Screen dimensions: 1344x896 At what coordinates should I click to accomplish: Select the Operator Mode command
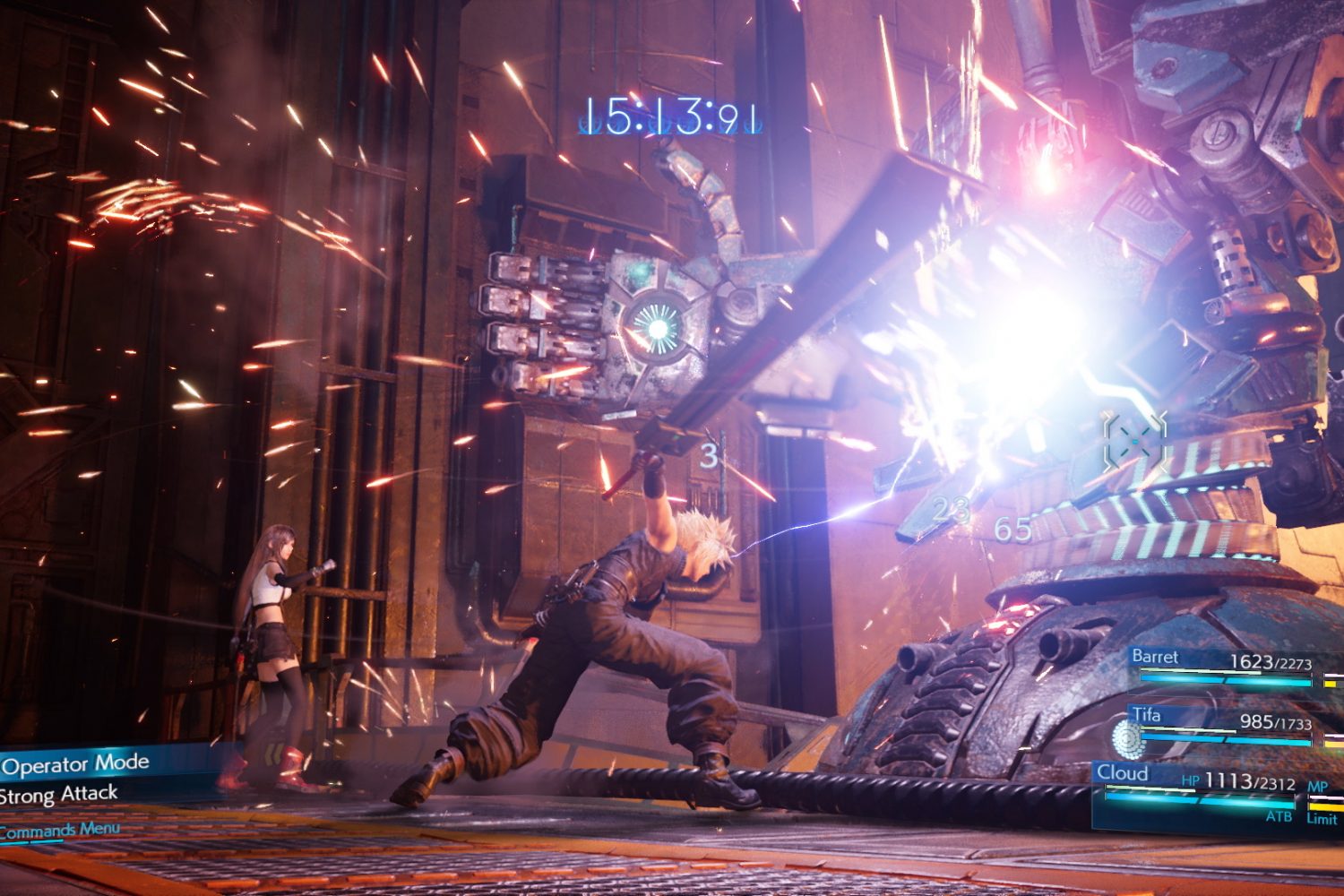click(76, 764)
